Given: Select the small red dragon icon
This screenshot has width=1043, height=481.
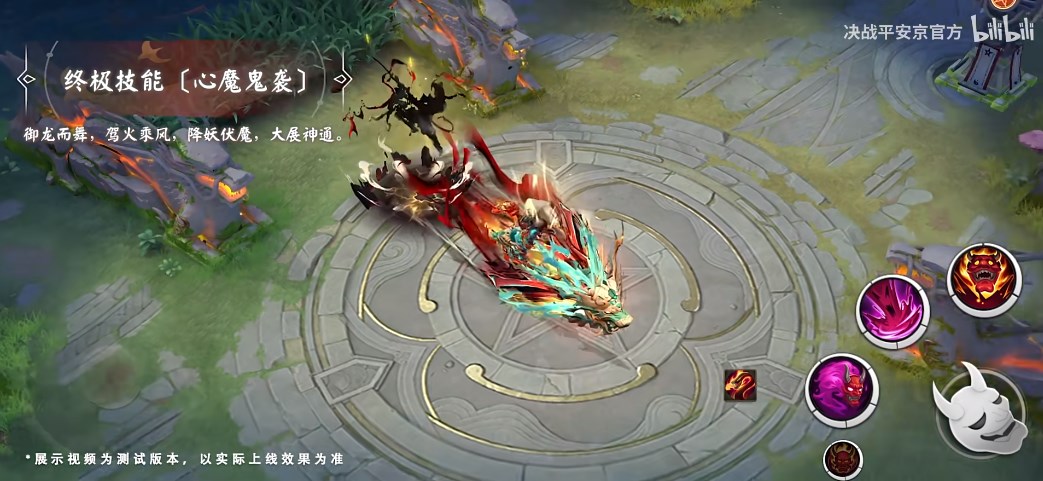Looking at the screenshot, I should [x=740, y=385].
